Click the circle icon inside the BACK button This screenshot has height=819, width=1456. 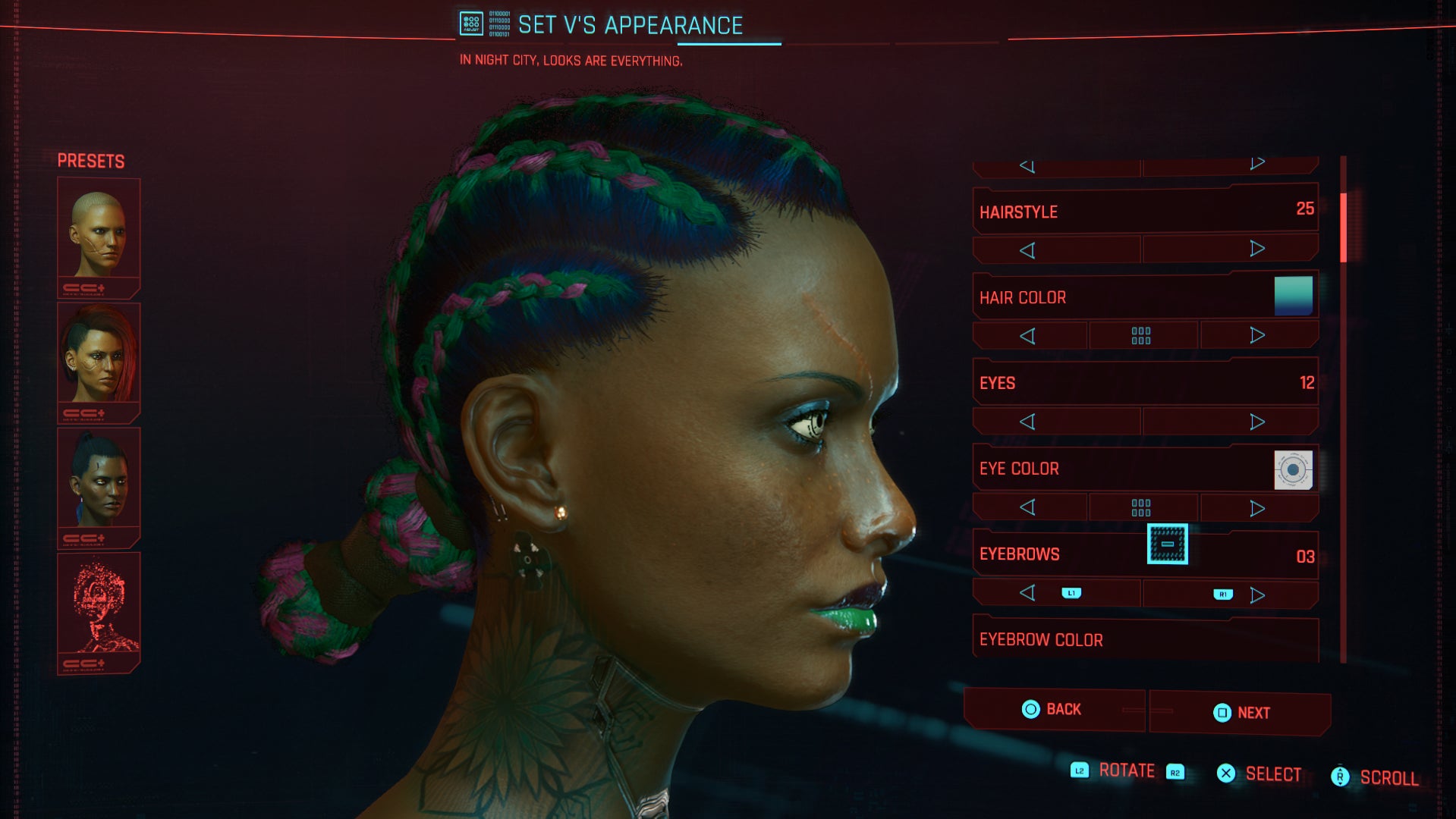(x=1030, y=710)
